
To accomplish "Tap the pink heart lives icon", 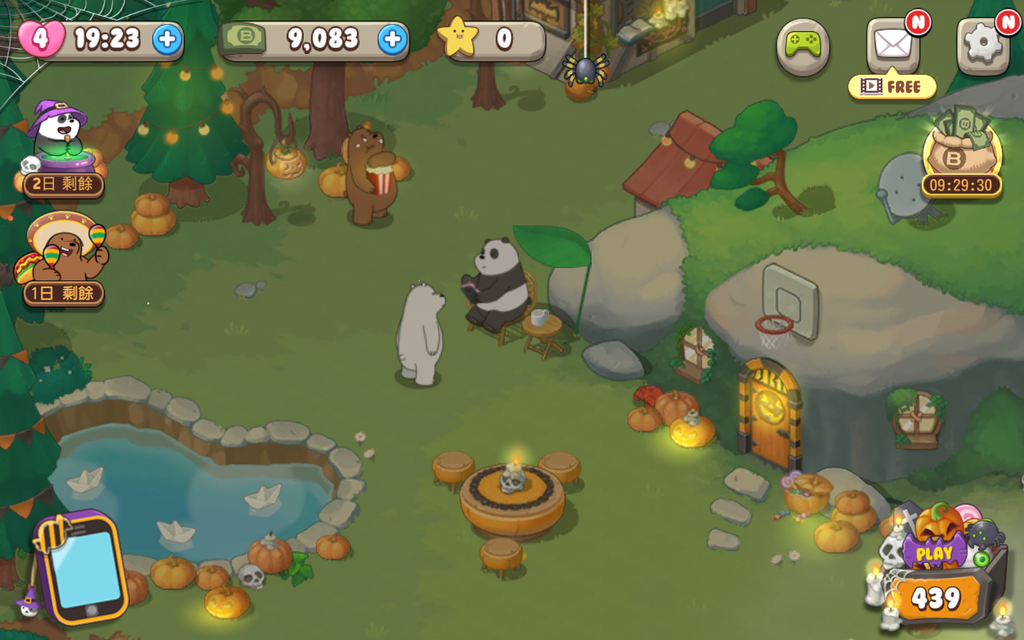I will click(41, 39).
